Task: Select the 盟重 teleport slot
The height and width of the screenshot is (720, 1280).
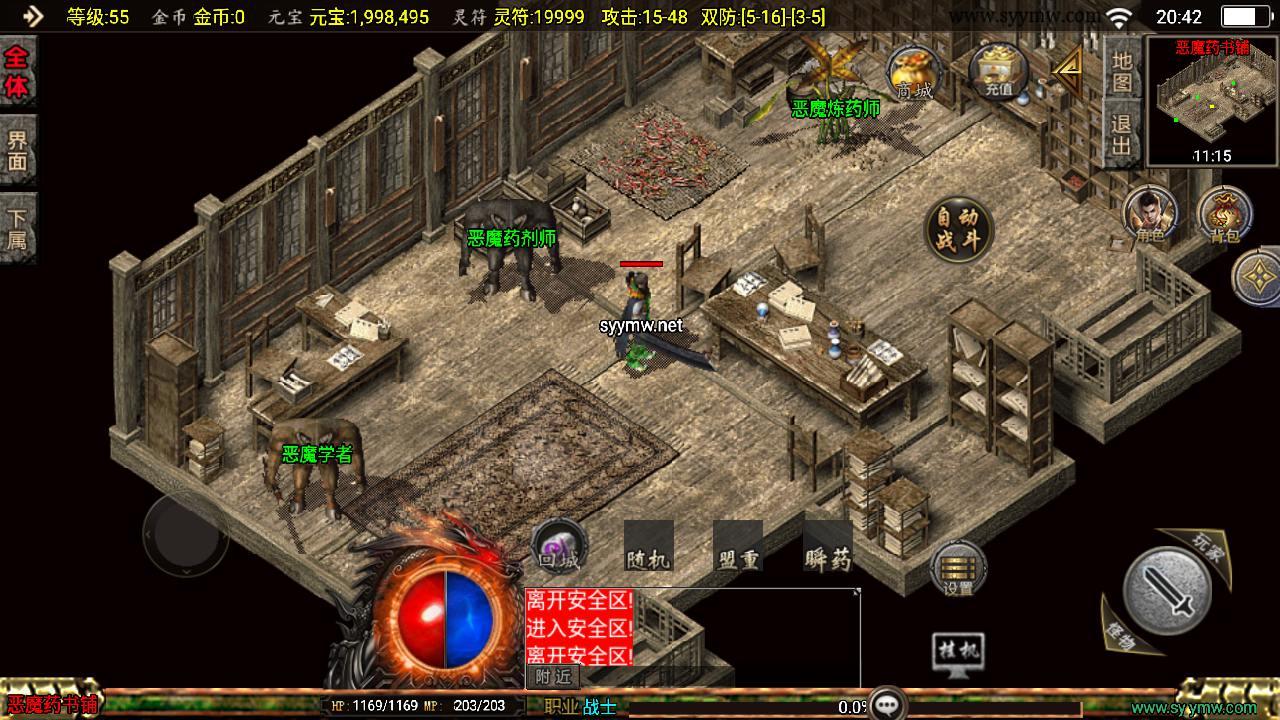Action: [738, 547]
